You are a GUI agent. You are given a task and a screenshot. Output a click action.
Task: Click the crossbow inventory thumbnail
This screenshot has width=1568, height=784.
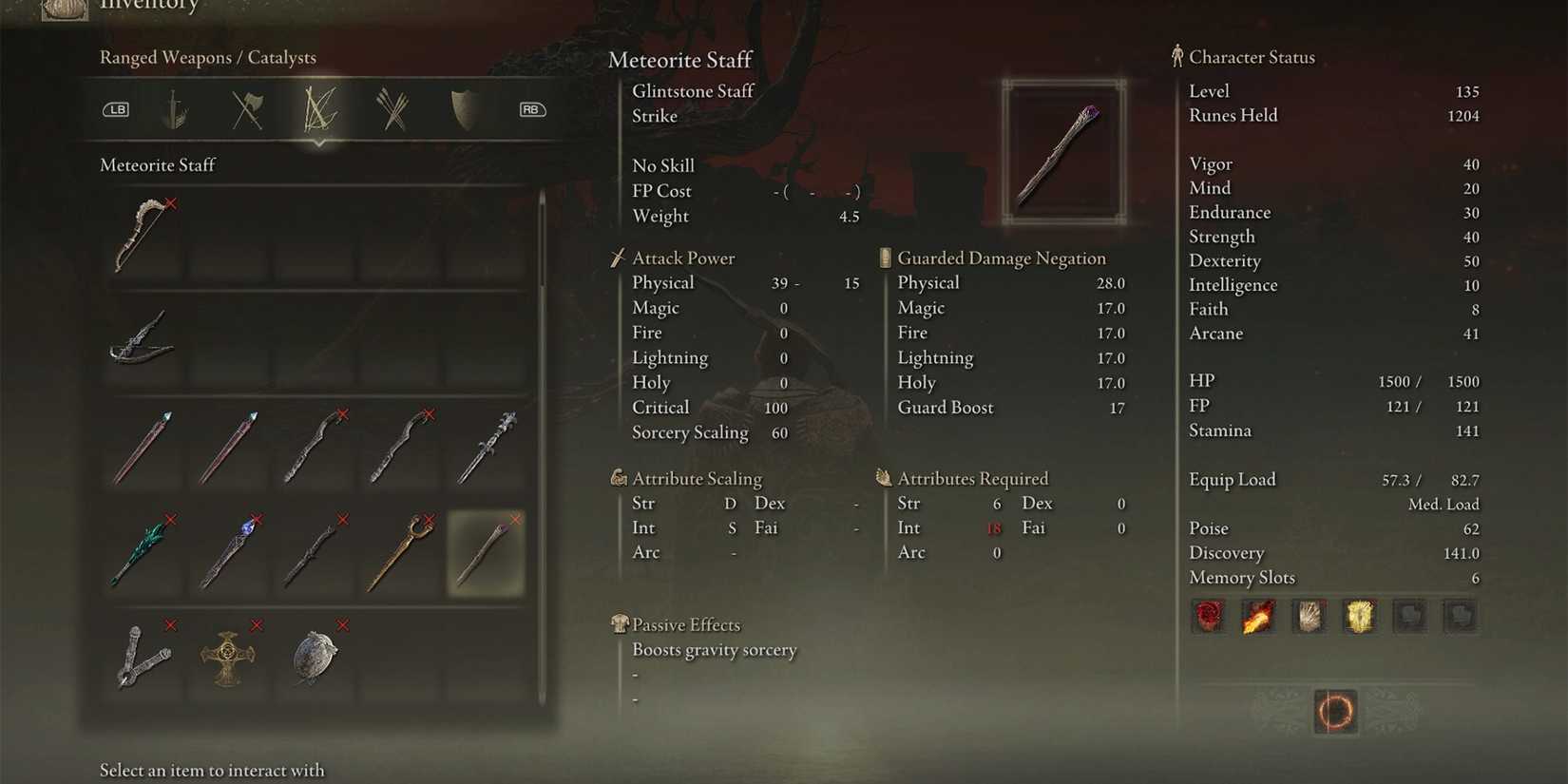pos(143,342)
